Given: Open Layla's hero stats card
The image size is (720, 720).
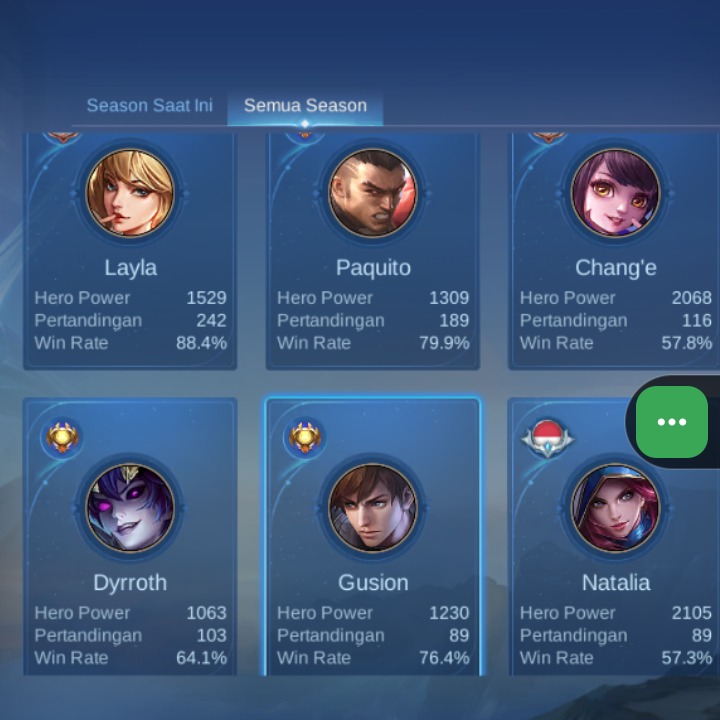Looking at the screenshot, I should pos(130,250).
